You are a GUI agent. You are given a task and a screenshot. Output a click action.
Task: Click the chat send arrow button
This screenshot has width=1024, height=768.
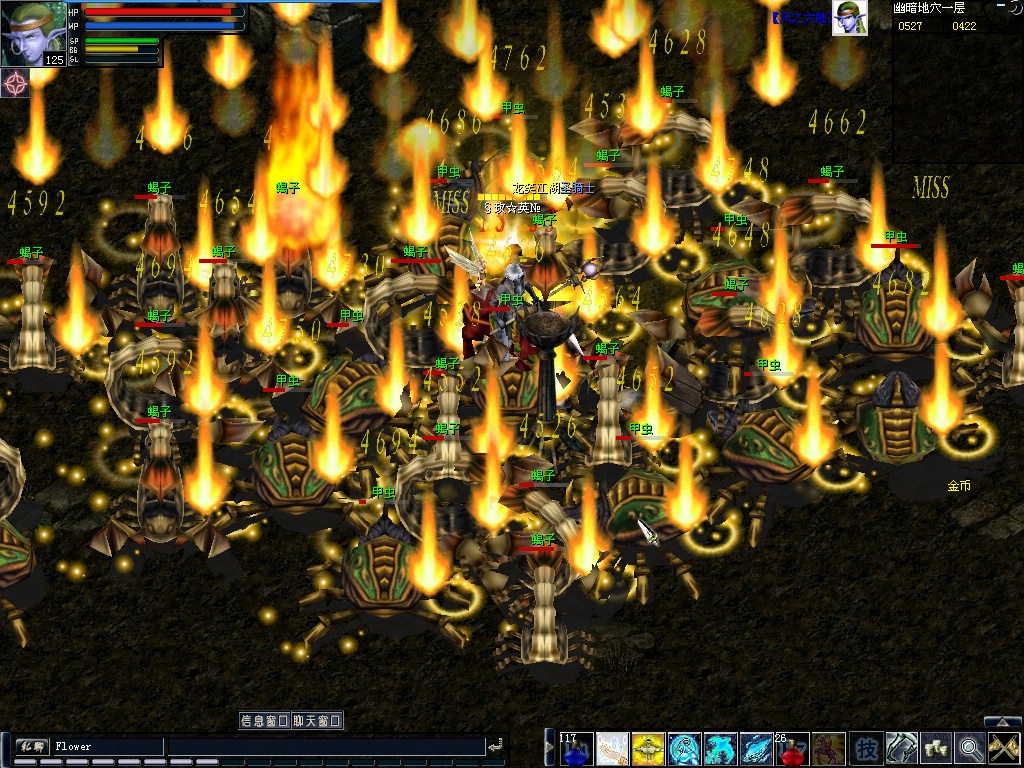coord(495,746)
